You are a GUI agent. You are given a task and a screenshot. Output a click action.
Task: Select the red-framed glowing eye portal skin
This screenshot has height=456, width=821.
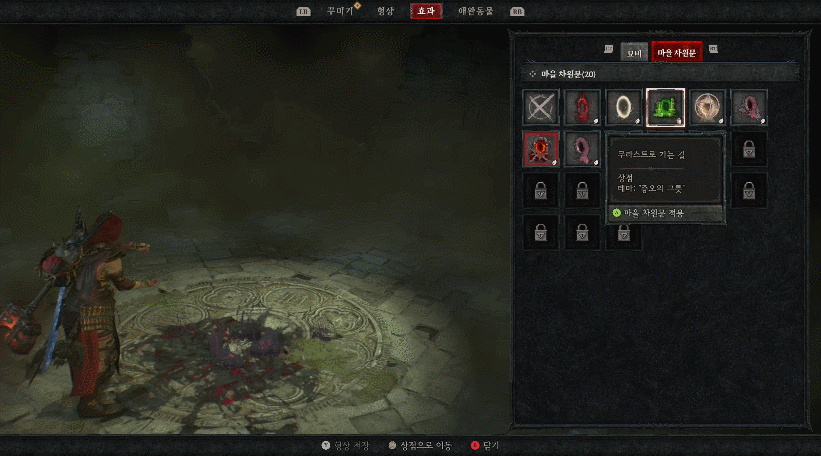541,149
